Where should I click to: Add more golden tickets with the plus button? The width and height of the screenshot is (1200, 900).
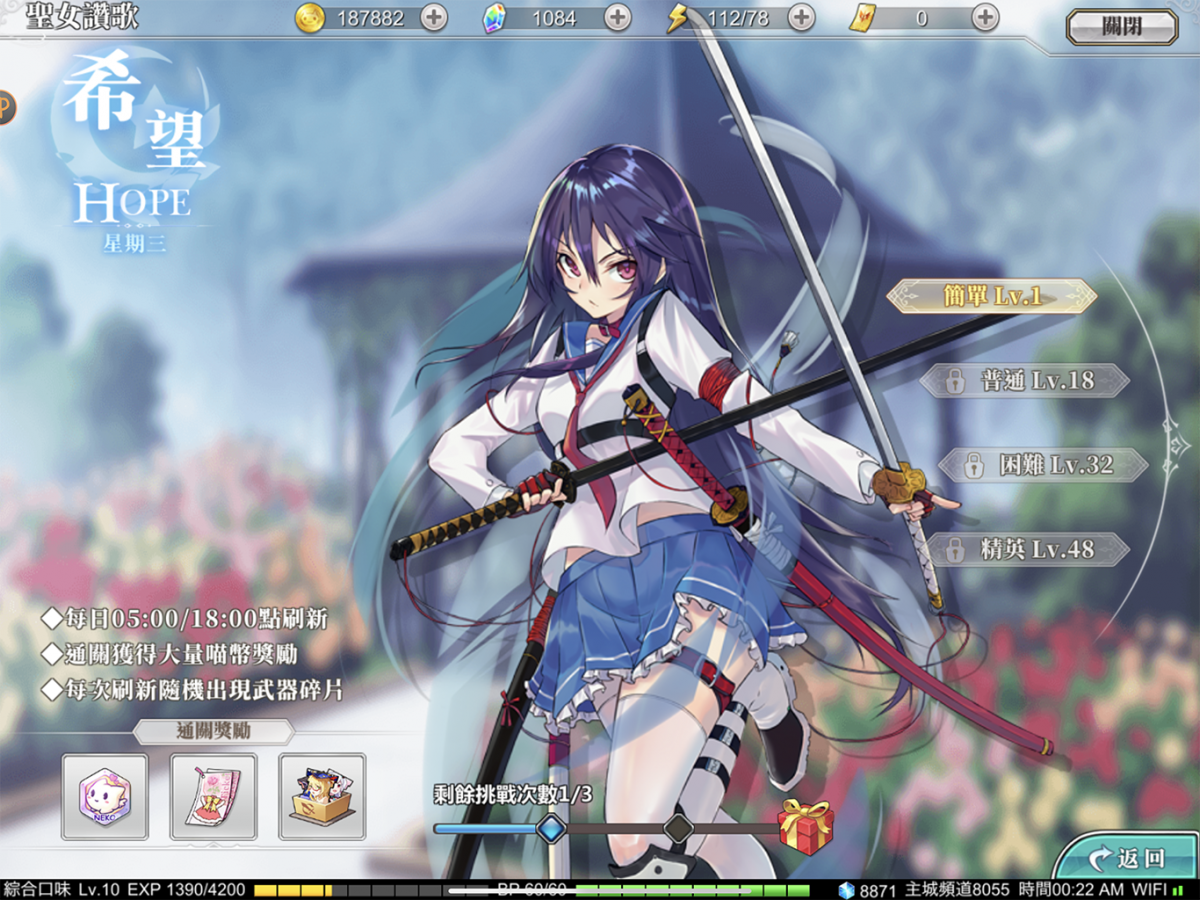[985, 17]
